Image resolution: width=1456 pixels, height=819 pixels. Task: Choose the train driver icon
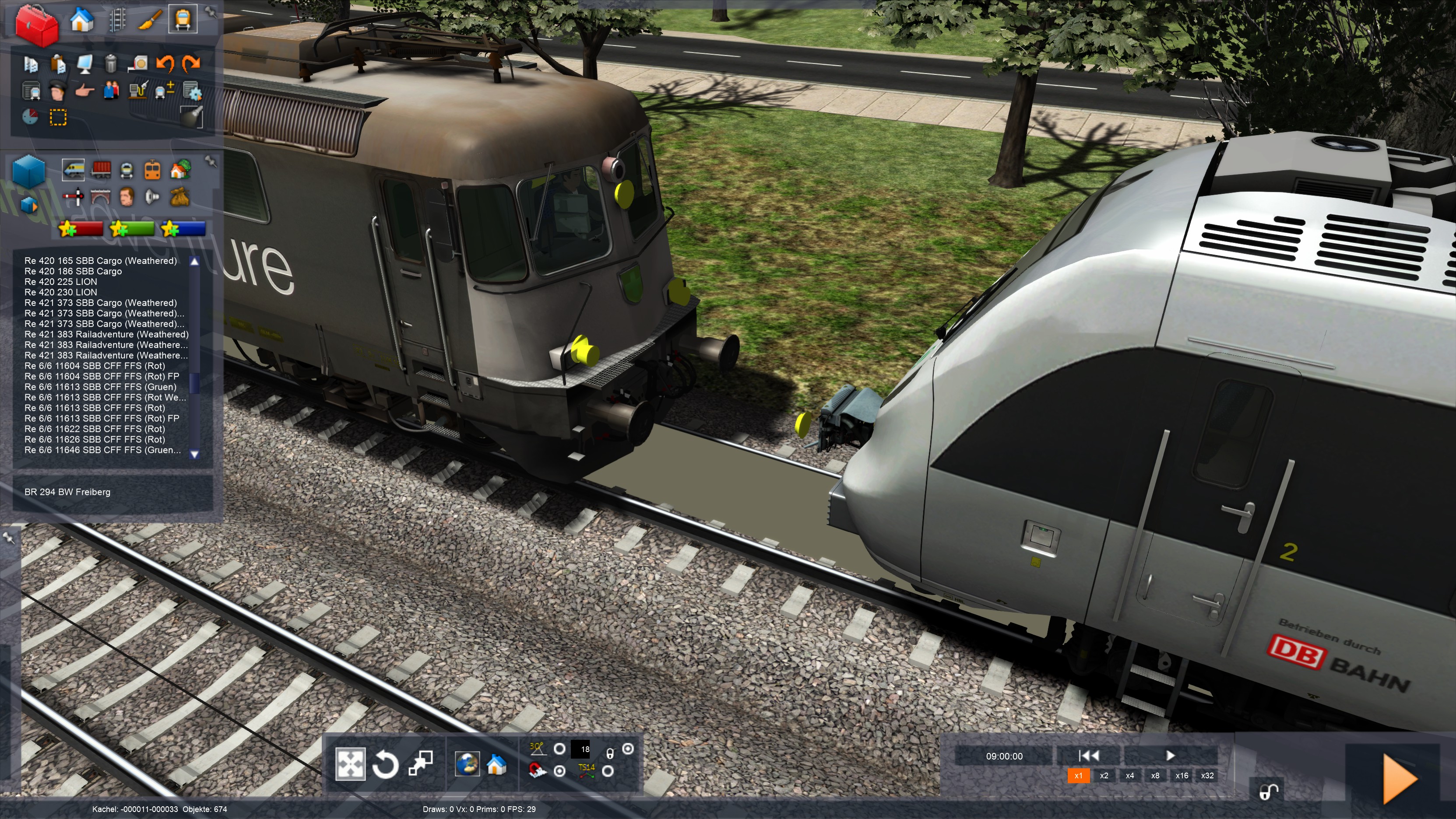(57, 91)
